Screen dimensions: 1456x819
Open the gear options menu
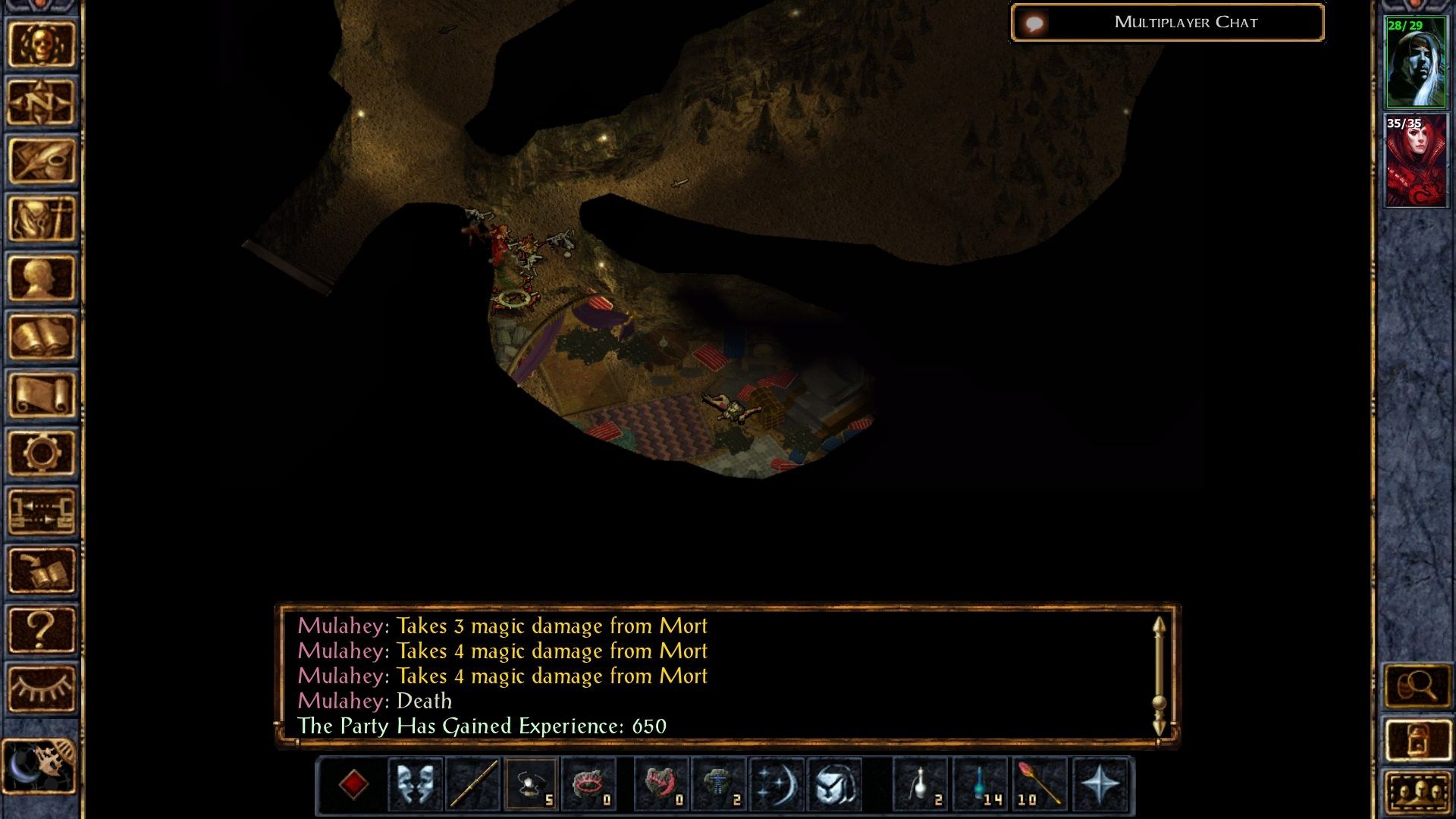pyautogui.click(x=42, y=453)
